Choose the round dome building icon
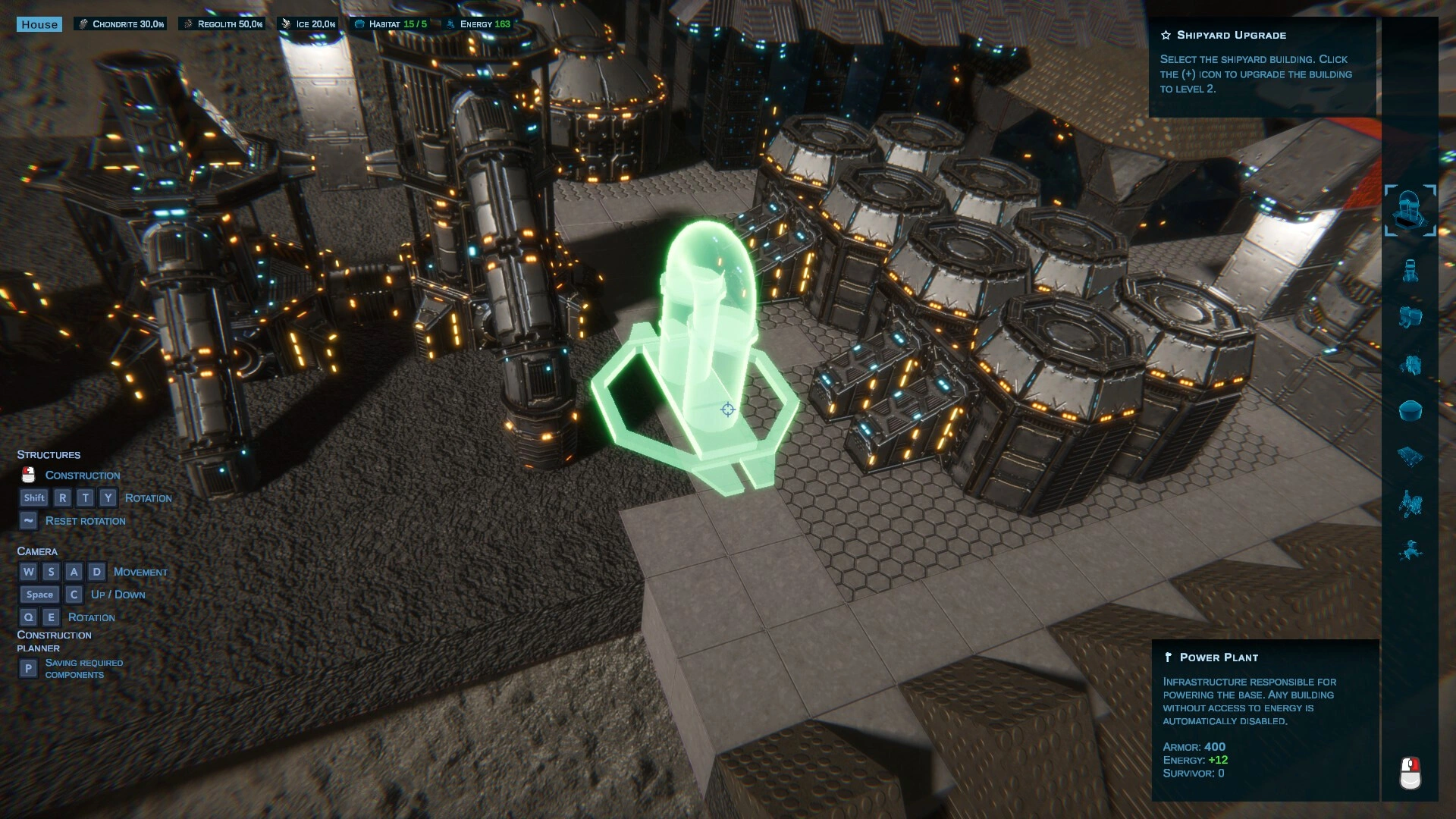 pyautogui.click(x=1410, y=411)
